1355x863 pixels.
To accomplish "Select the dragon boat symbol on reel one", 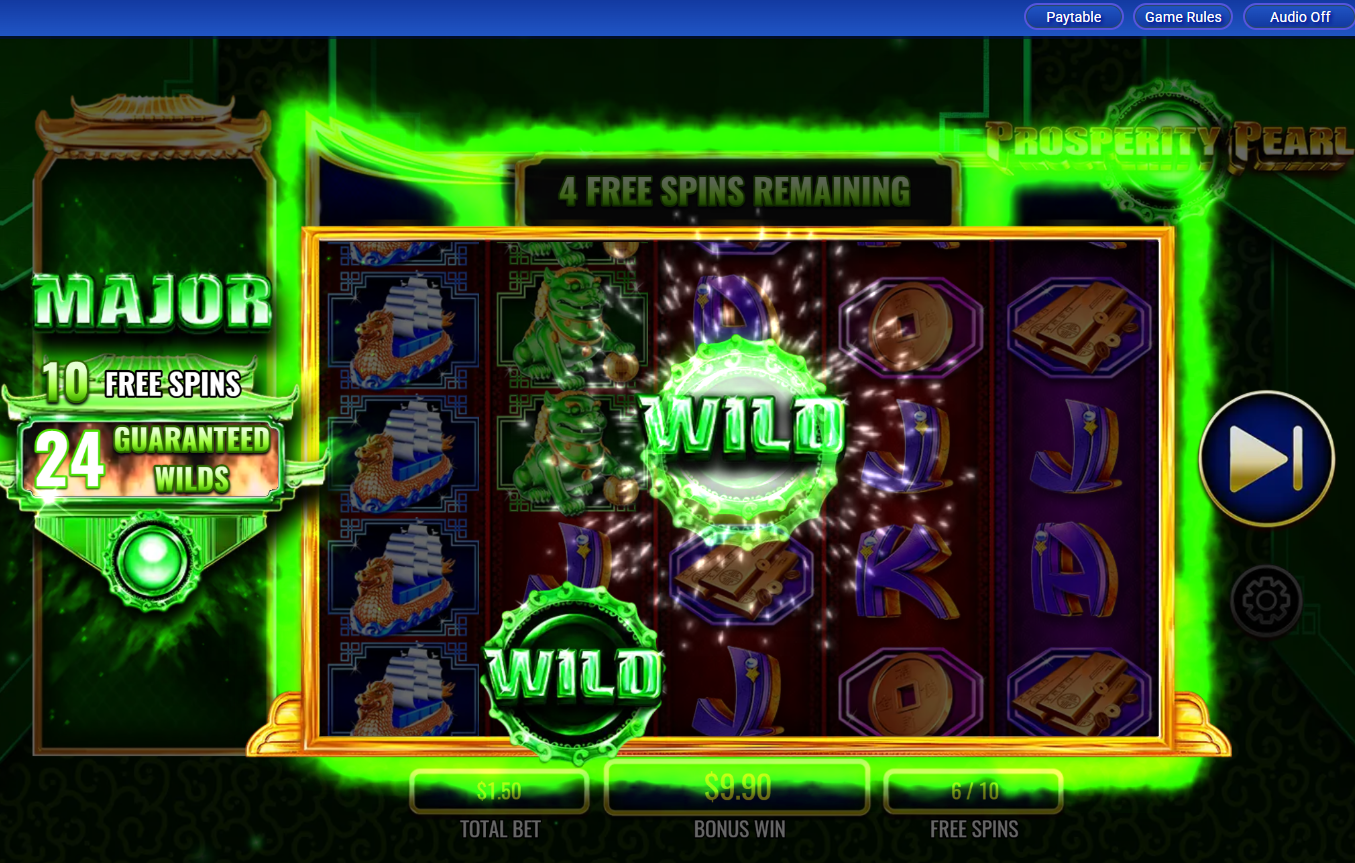I will point(403,330).
